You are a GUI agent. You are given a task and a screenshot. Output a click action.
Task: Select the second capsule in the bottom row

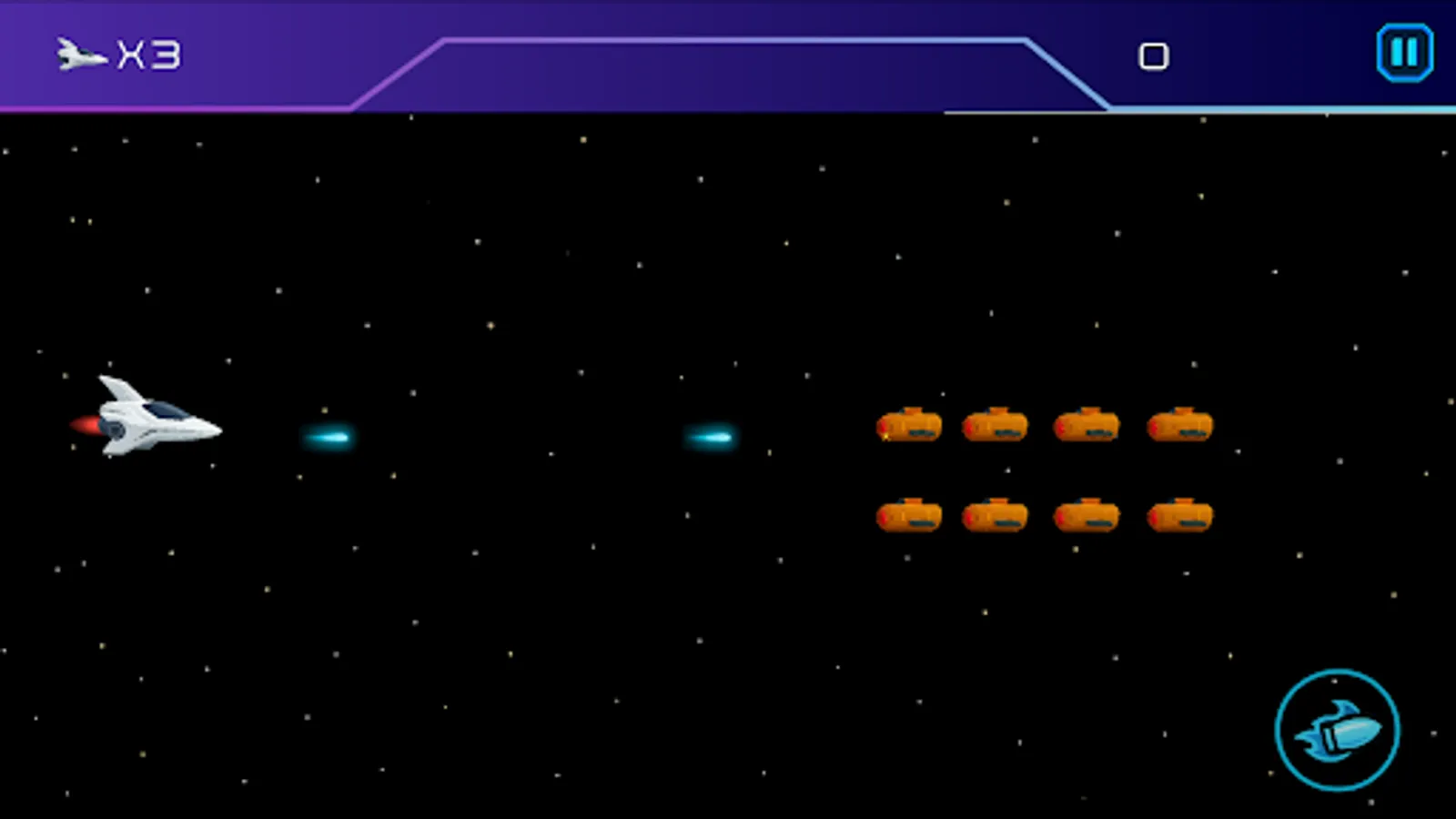997,514
